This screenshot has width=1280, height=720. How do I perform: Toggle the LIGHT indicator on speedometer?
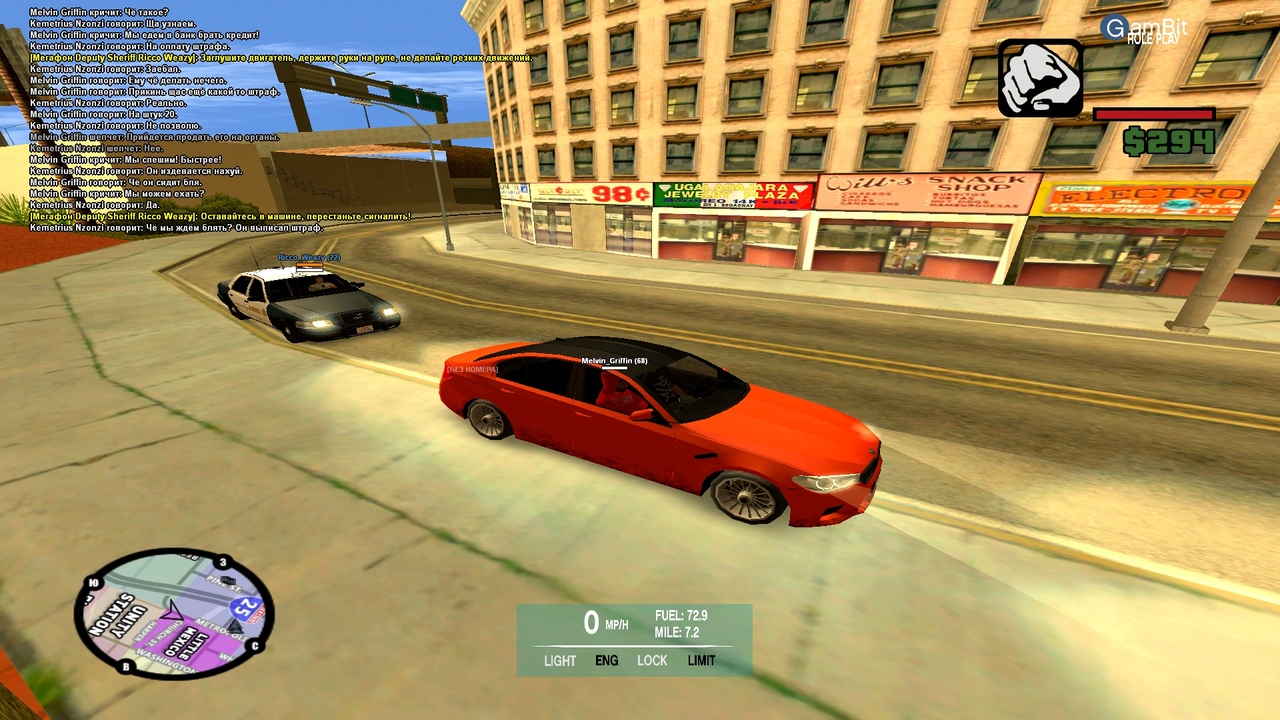(x=560, y=661)
